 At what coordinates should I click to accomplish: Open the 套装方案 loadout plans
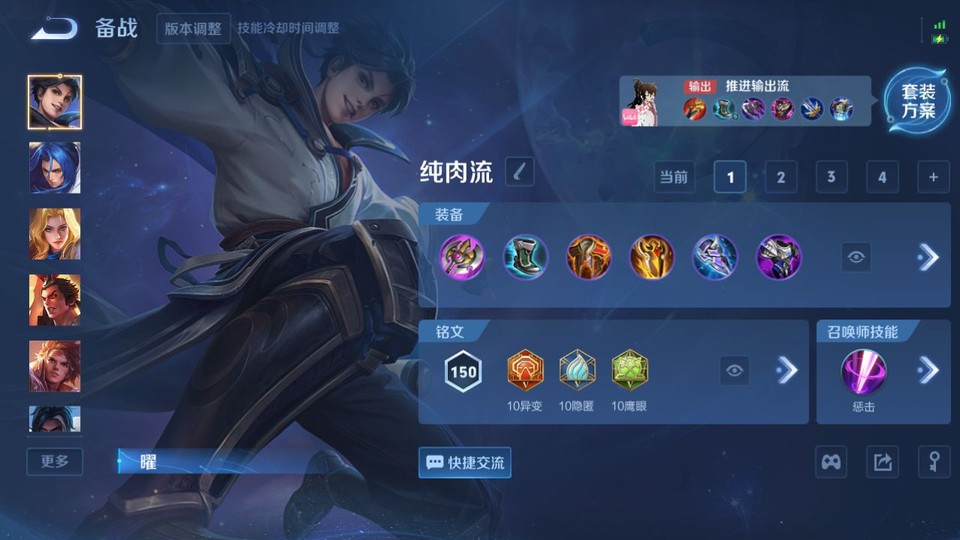pyautogui.click(x=917, y=101)
